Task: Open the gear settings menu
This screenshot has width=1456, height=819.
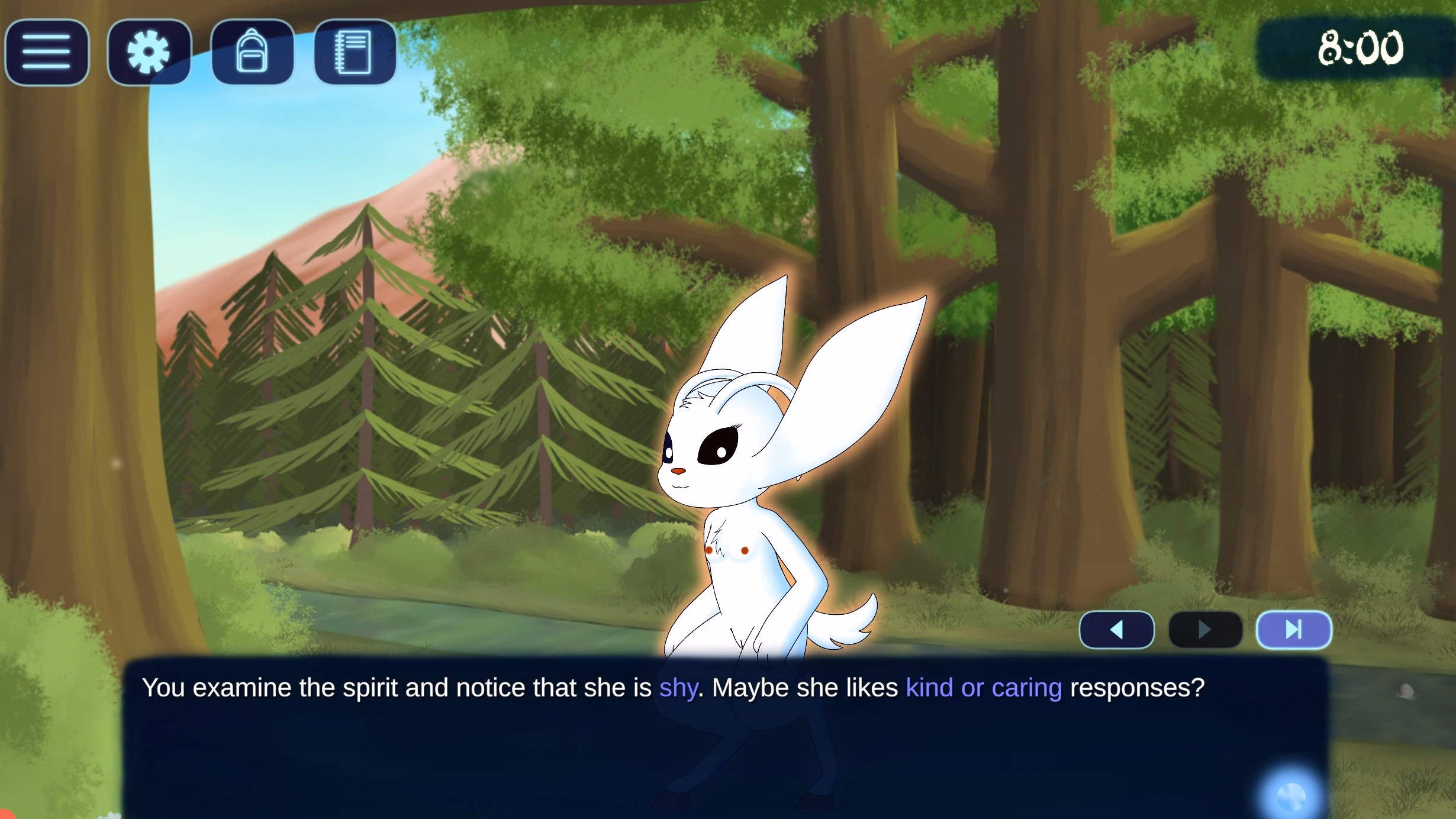Action: [x=149, y=52]
